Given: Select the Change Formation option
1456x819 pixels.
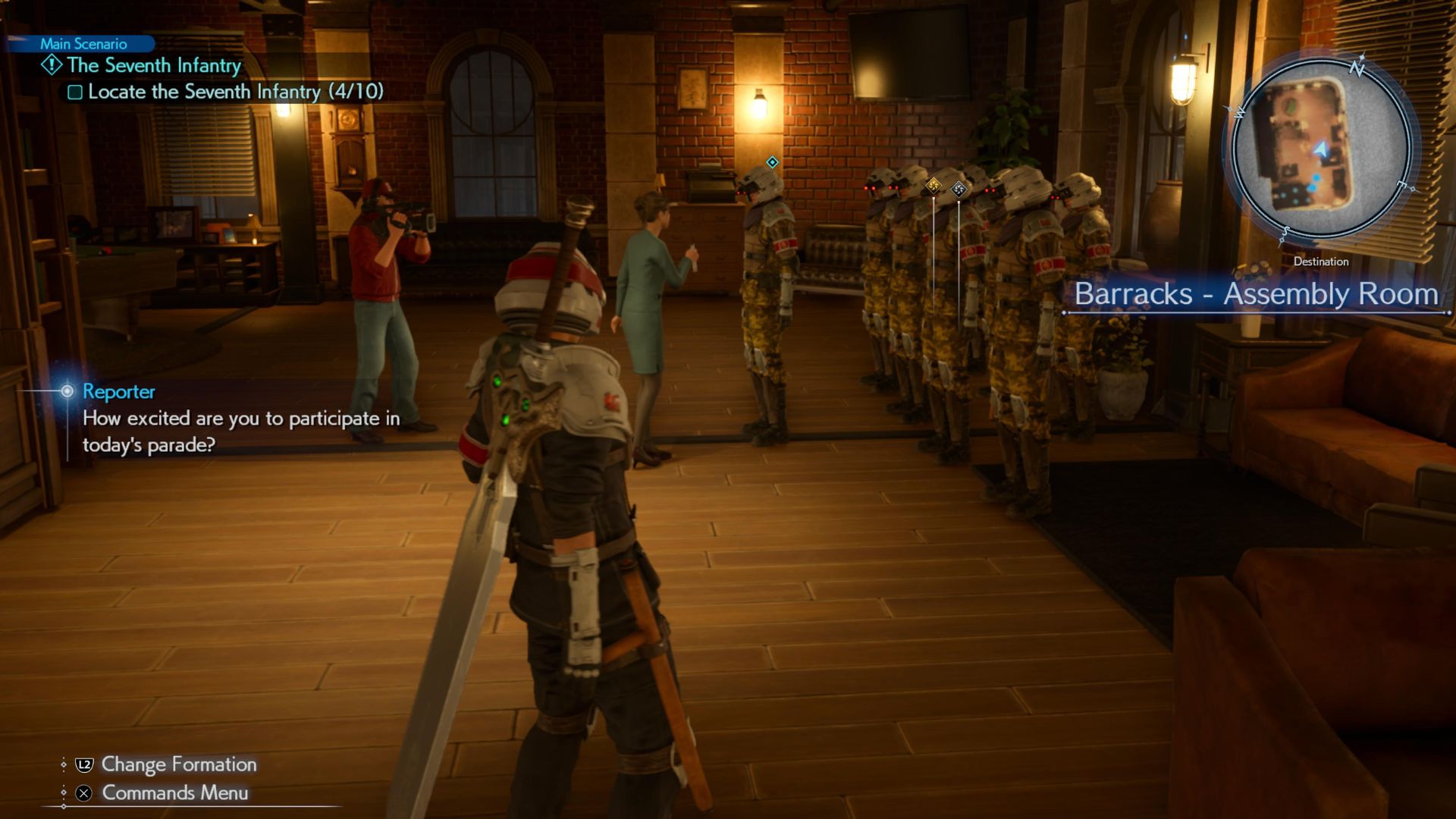Looking at the screenshot, I should (178, 764).
